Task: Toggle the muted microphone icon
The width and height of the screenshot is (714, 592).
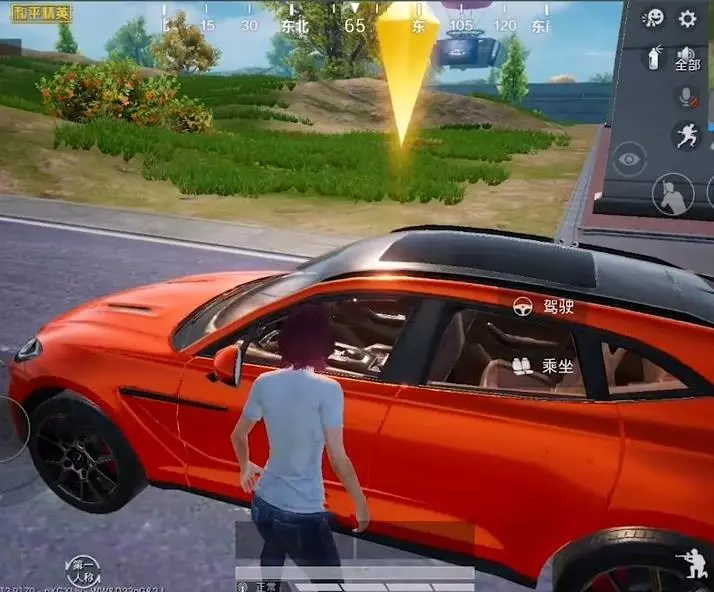Action: [x=687, y=97]
